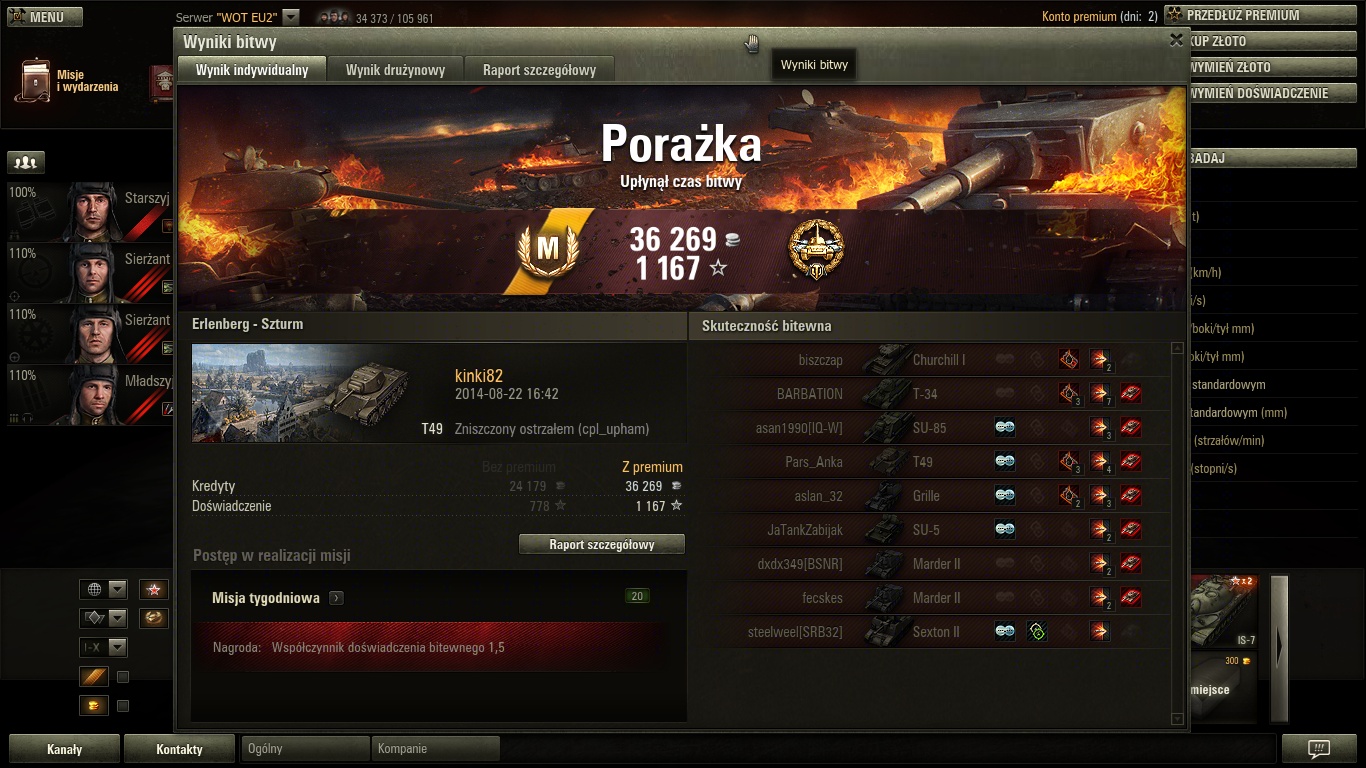Open the chat message button
This screenshot has height=768, width=1366.
1319,749
